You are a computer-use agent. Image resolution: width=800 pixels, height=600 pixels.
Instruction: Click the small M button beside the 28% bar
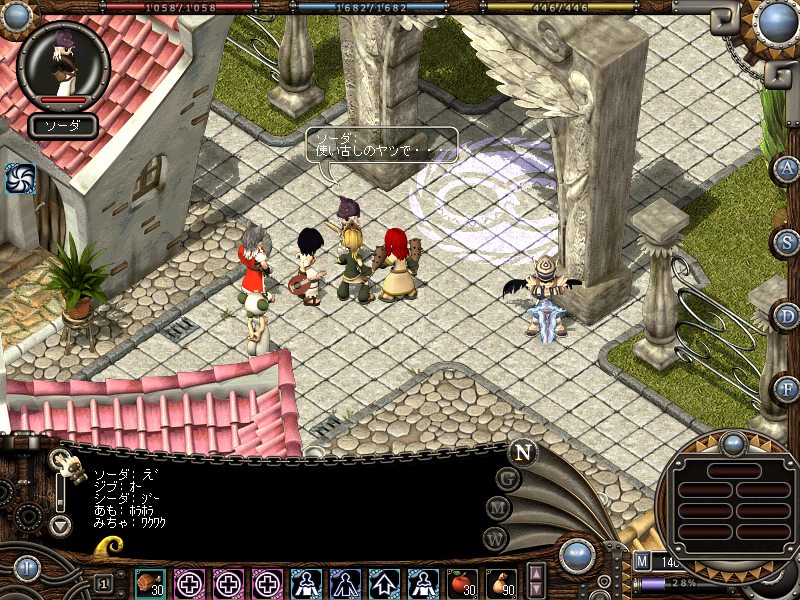click(642, 564)
